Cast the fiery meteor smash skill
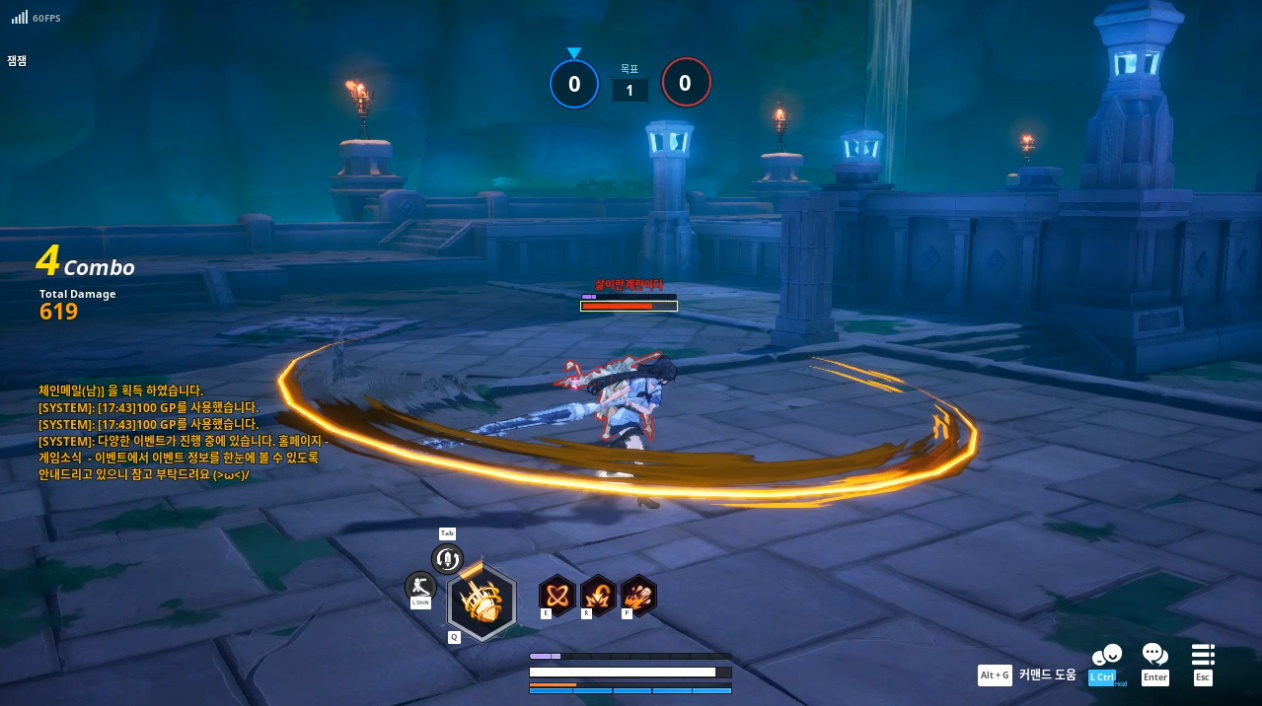This screenshot has height=706, width=1262. point(638,595)
